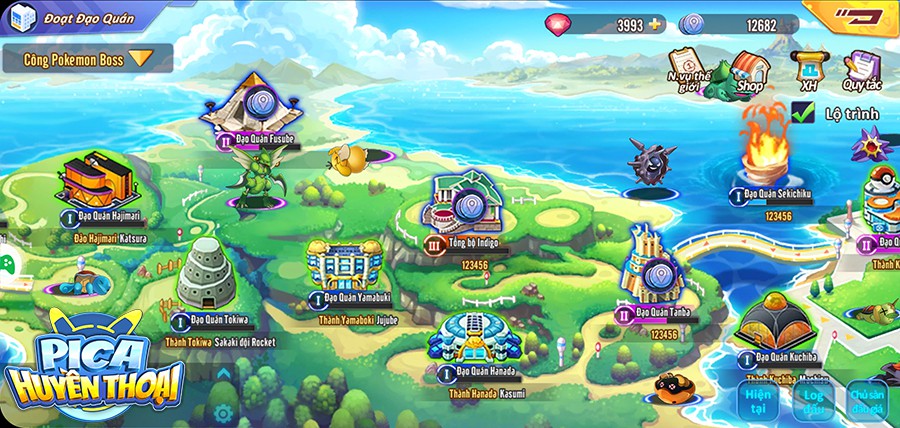Open the Chủ sàn đấu giá panel
Screen dimensions: 900x428
(x=866, y=399)
